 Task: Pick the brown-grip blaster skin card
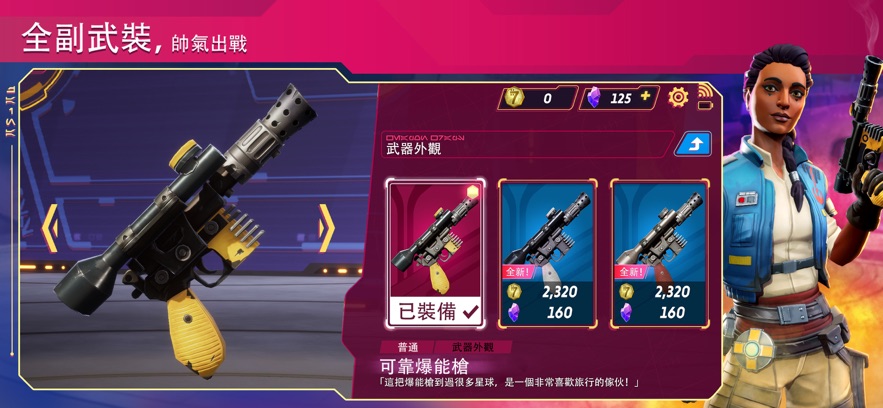660,253
